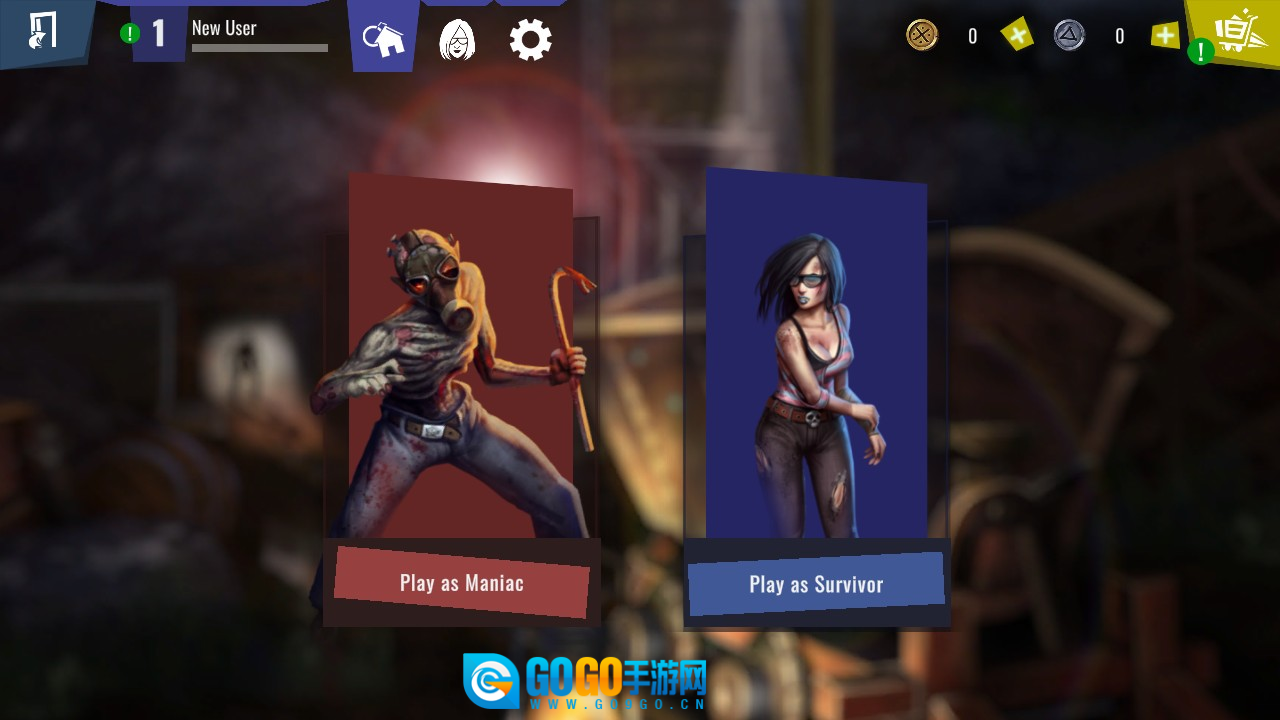This screenshot has height=720, width=1280.
Task: Choose Play as Survivor
Action: (x=816, y=584)
